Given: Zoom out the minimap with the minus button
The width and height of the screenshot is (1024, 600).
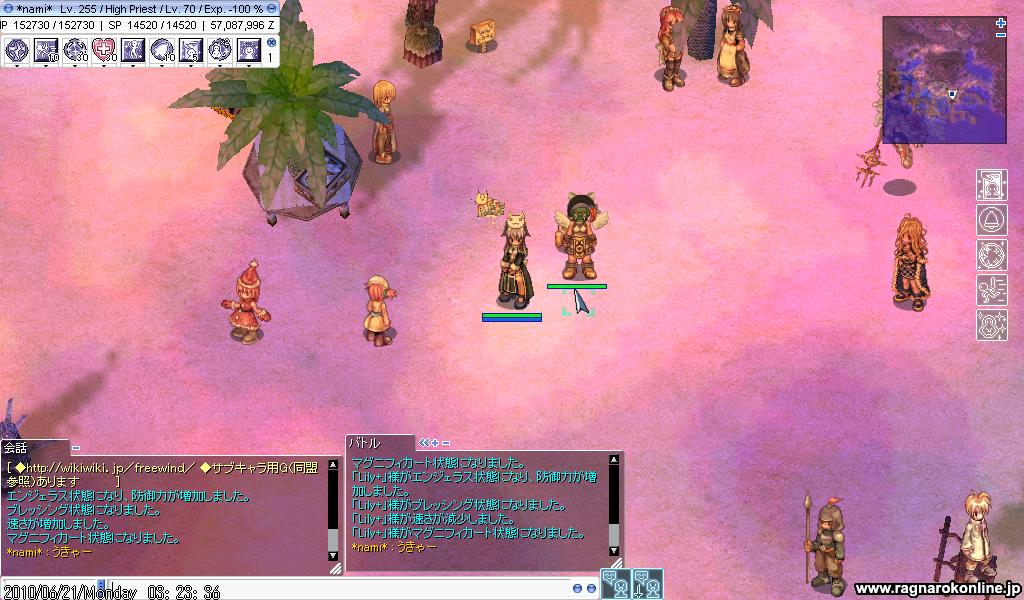Looking at the screenshot, I should click(x=1001, y=35).
